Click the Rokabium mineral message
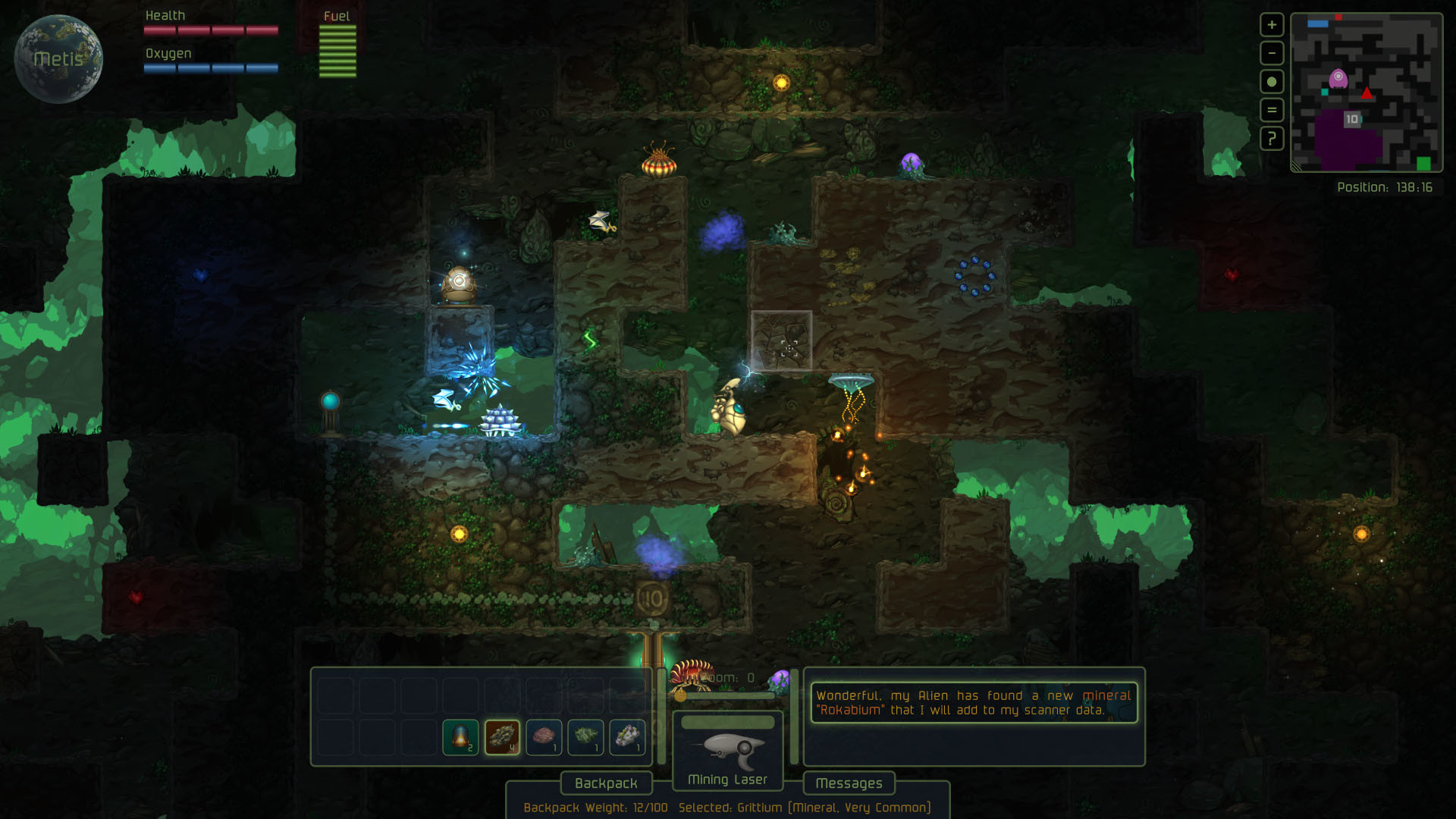Image resolution: width=1456 pixels, height=819 pixels. tap(974, 703)
